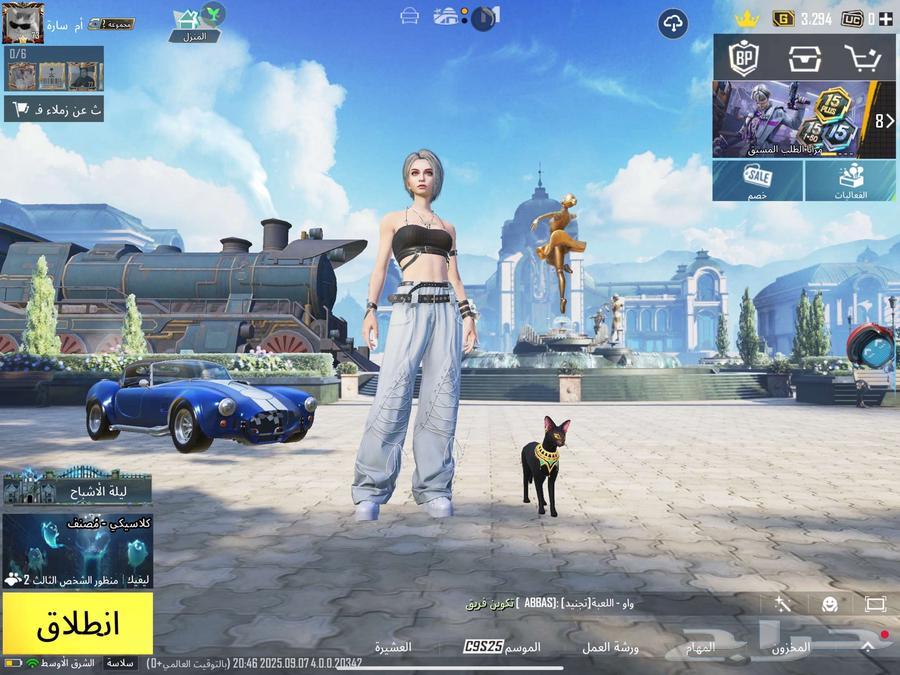Image resolution: width=900 pixels, height=675 pixels.
Task: Open the خصم sale offers
Action: click(757, 181)
